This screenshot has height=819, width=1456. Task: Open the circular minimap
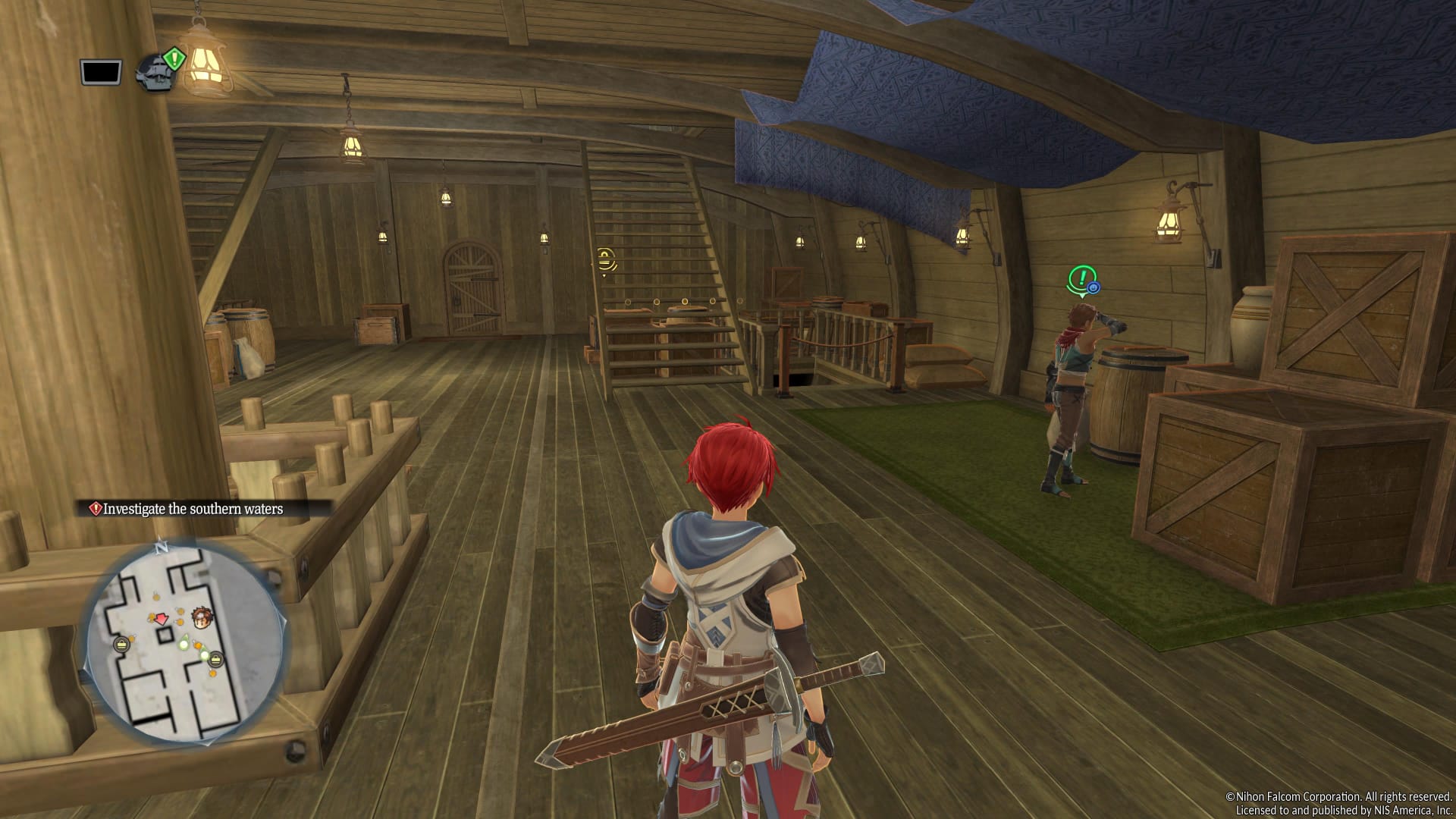pos(185,642)
